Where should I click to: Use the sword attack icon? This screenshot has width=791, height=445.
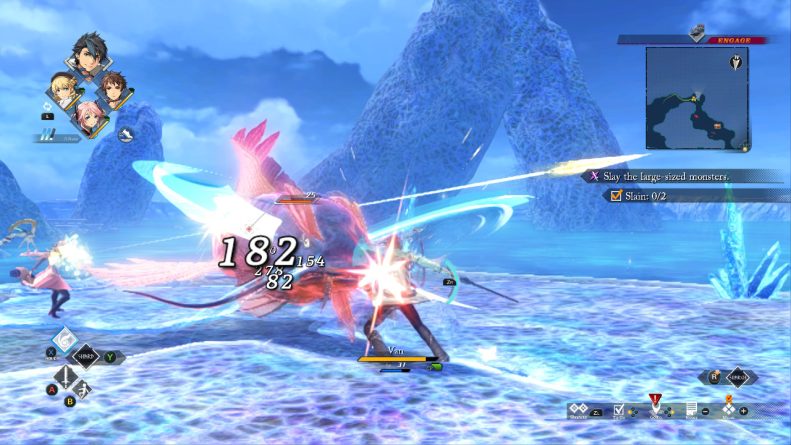(67, 376)
